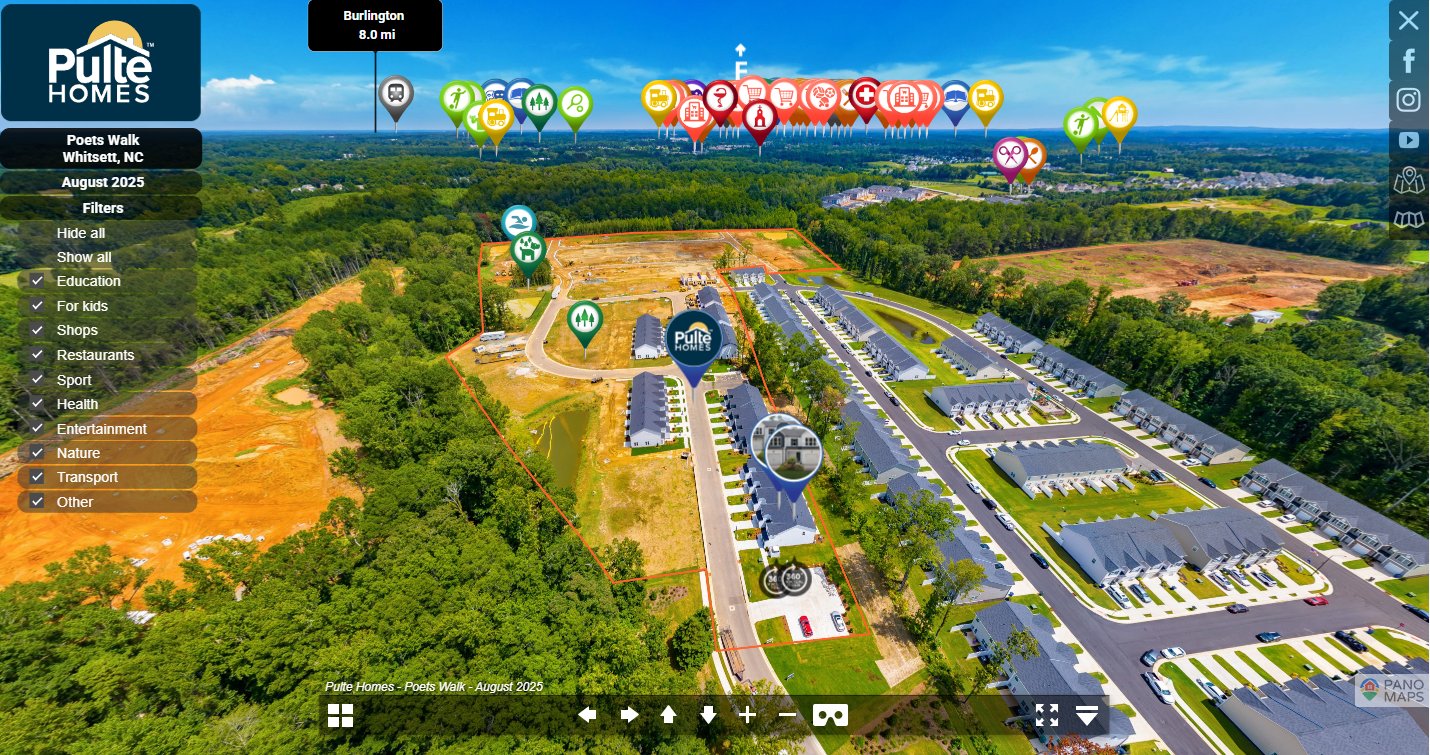This screenshot has height=755, width=1430.
Task: Zoom in with the plus button
Action: click(747, 715)
